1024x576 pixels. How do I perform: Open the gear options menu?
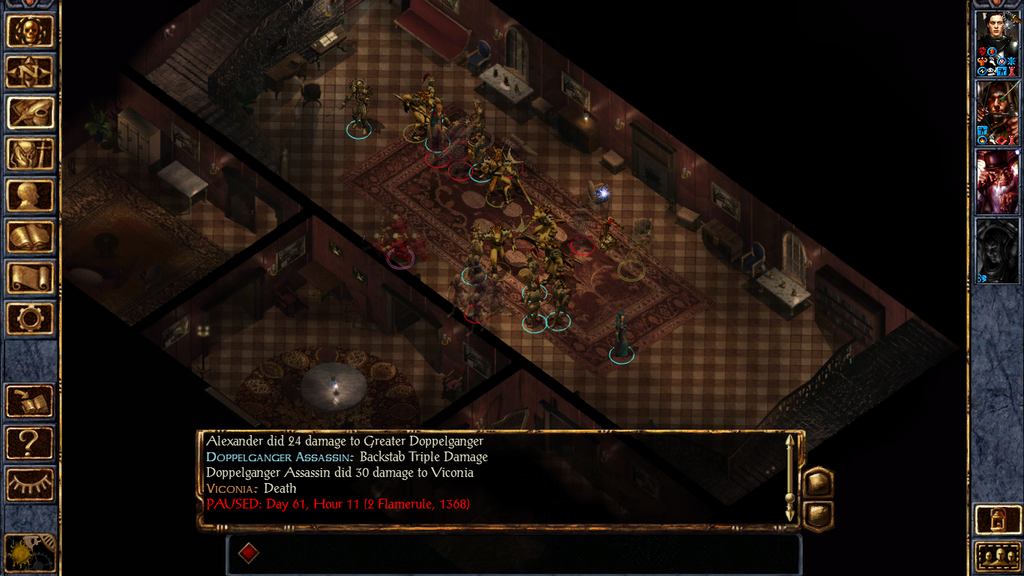[30, 319]
